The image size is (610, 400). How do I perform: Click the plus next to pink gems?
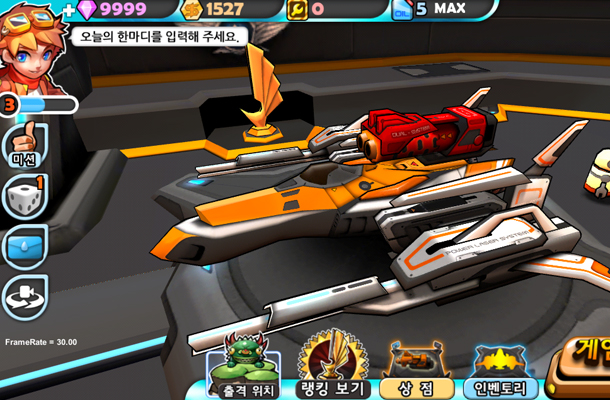pos(68,10)
